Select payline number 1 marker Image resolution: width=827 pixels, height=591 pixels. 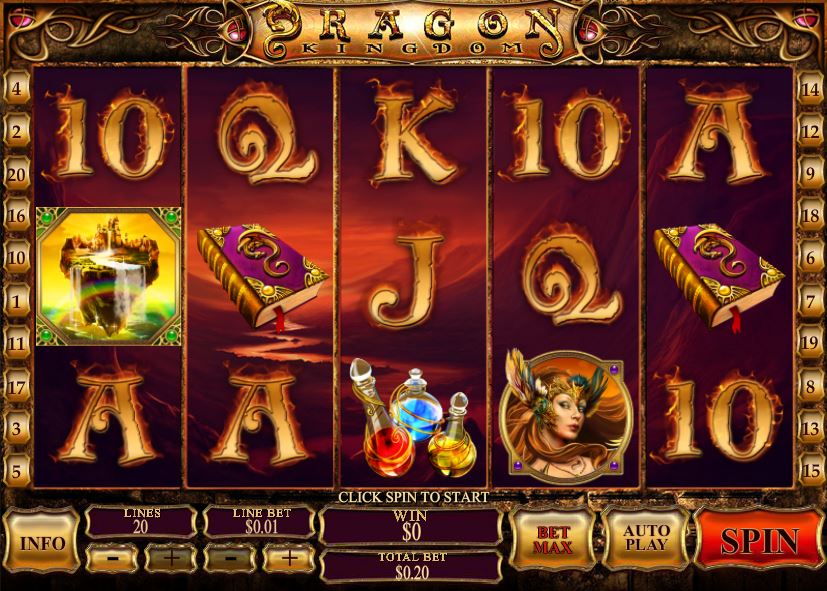point(17,300)
